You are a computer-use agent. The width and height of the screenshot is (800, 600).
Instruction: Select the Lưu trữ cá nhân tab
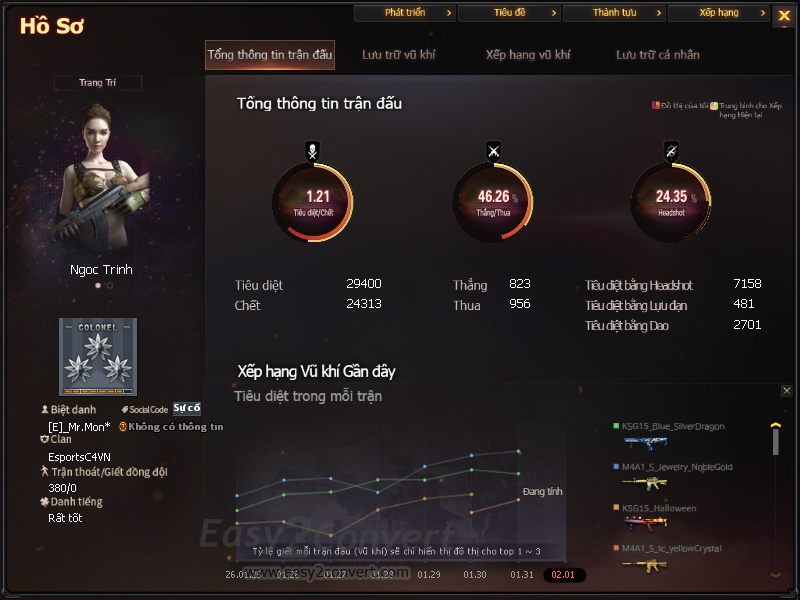657,55
